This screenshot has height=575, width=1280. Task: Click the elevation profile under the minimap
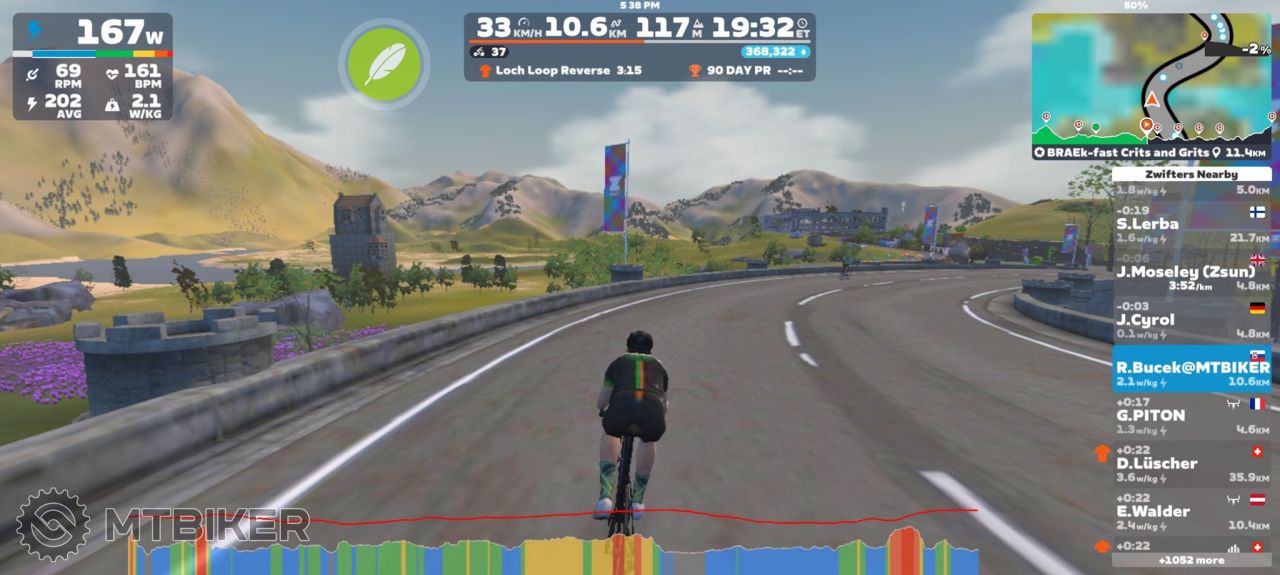point(1150,129)
